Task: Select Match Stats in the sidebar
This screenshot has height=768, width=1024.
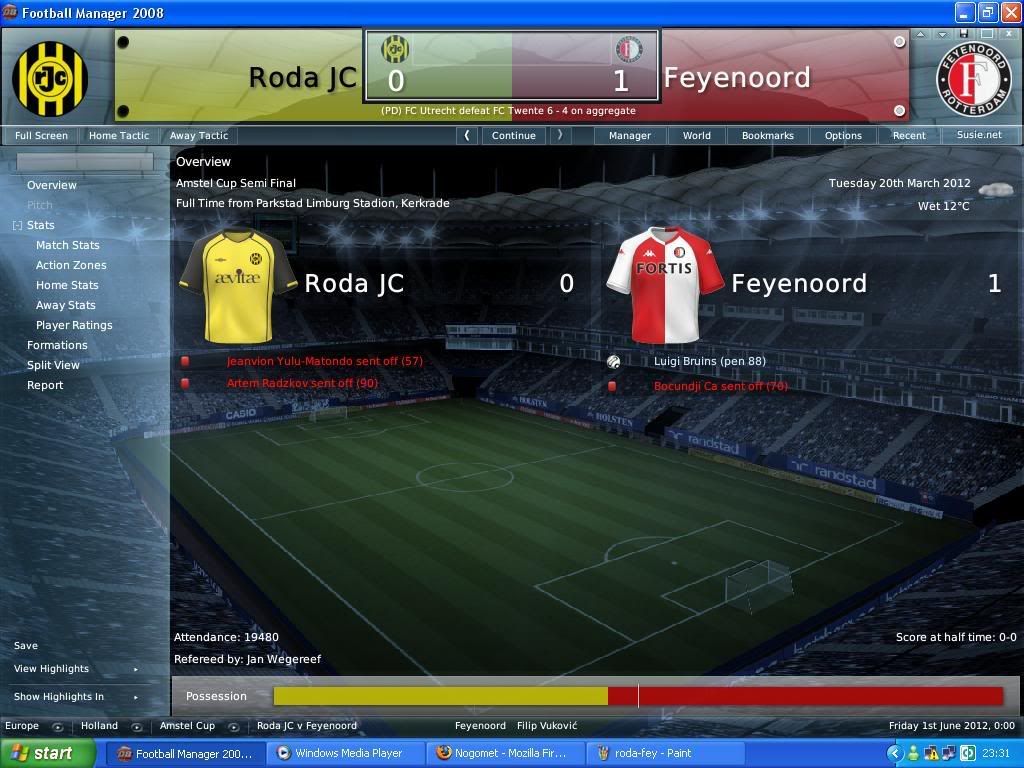Action: (x=68, y=245)
